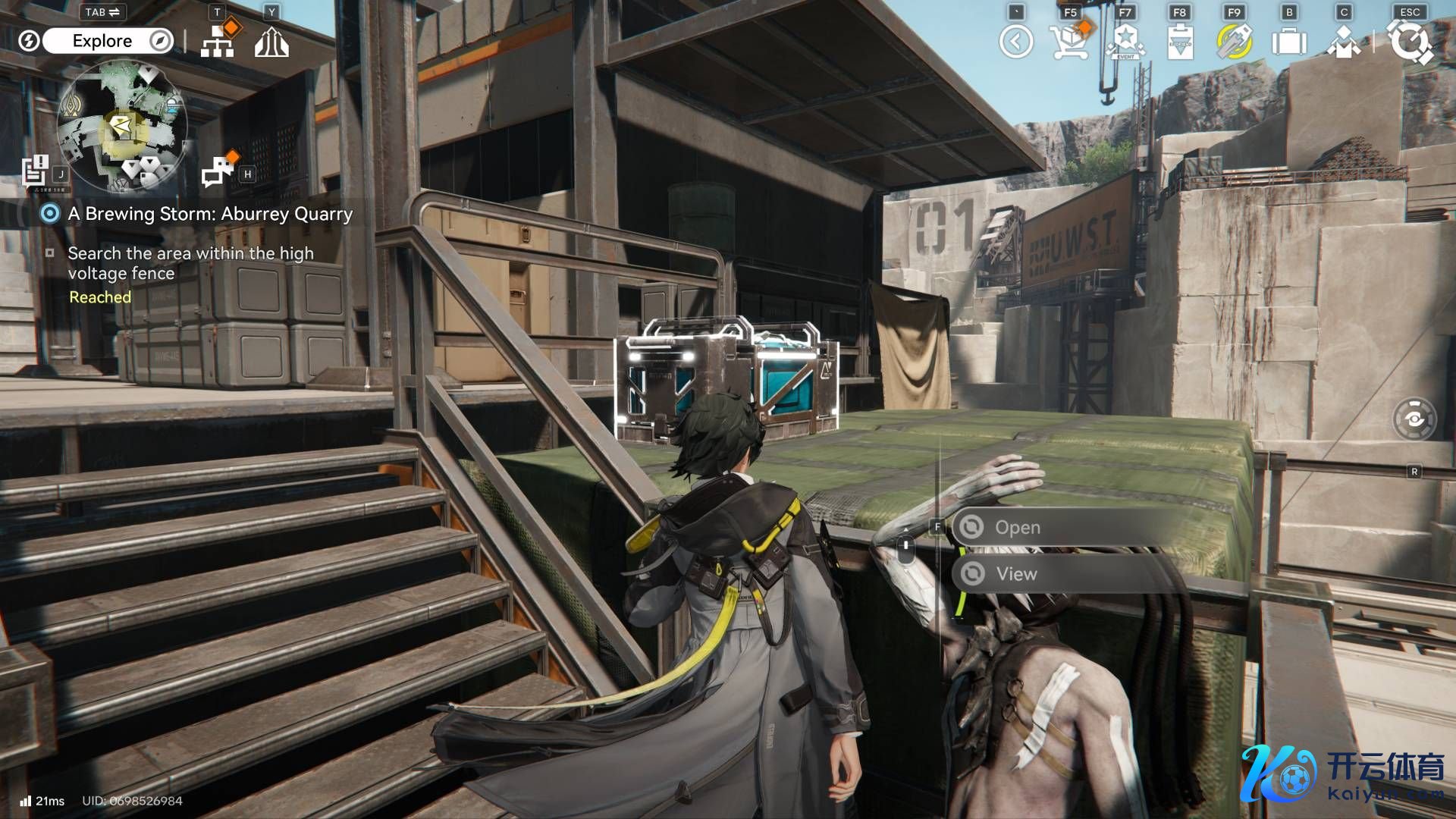This screenshot has width=1456, height=819.
Task: Open the circular minimap
Action: [x=123, y=126]
